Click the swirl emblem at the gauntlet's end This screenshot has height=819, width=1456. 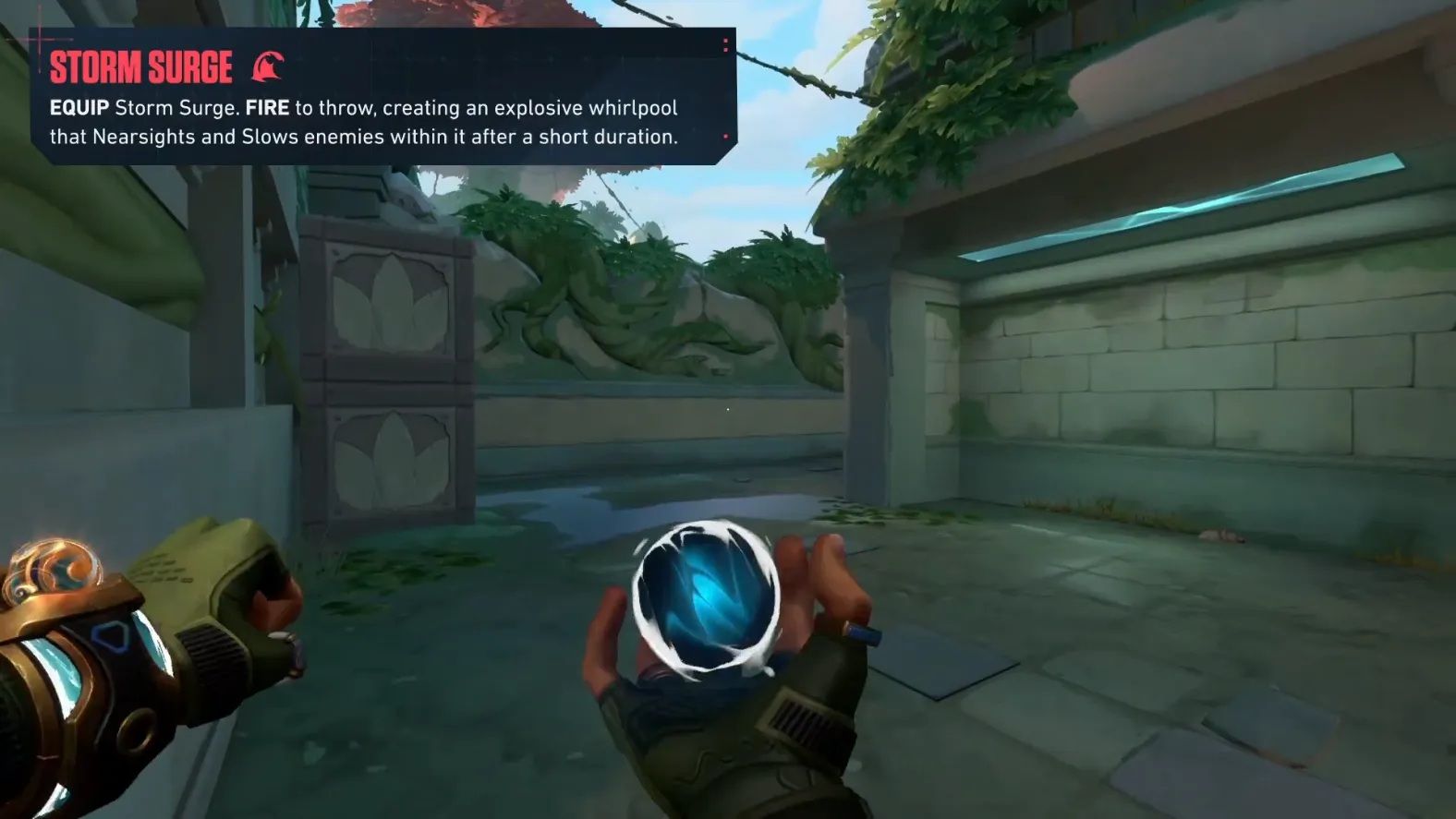(x=51, y=571)
